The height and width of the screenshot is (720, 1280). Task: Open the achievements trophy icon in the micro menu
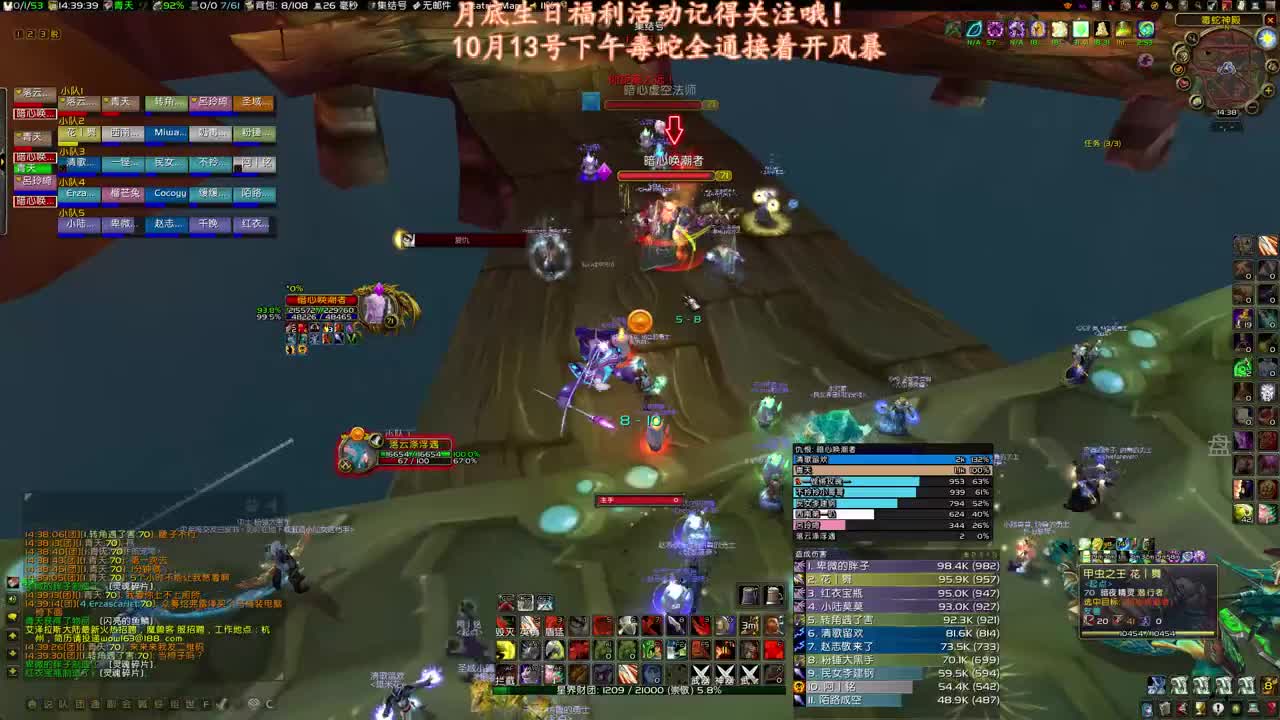(x=1200, y=708)
